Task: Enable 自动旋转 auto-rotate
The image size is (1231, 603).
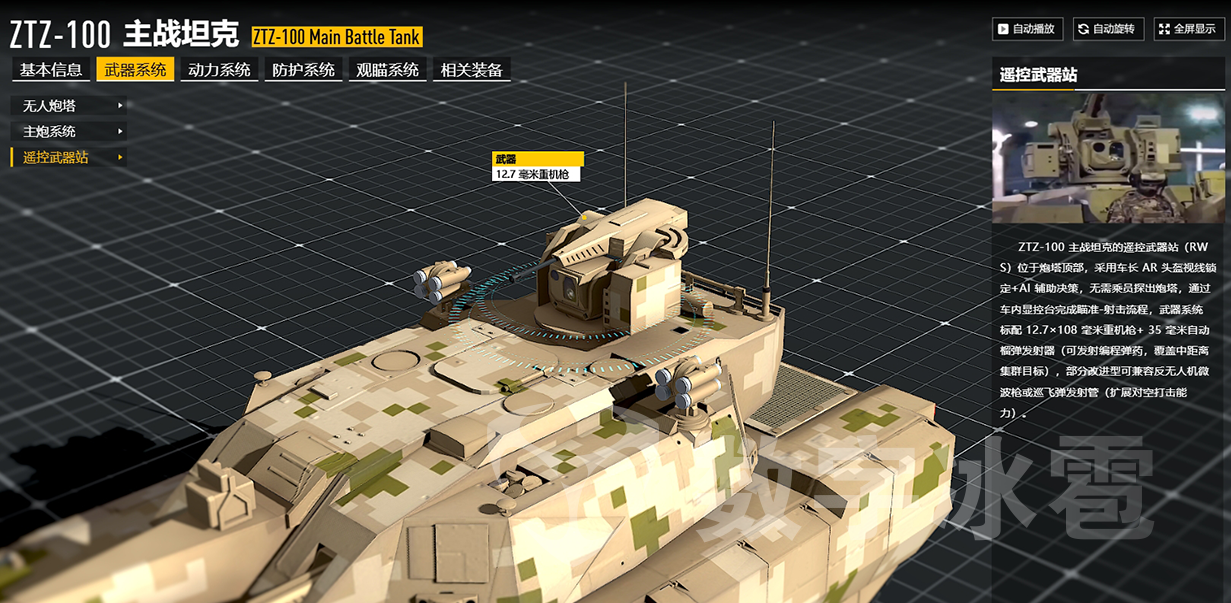Action: tap(1108, 29)
